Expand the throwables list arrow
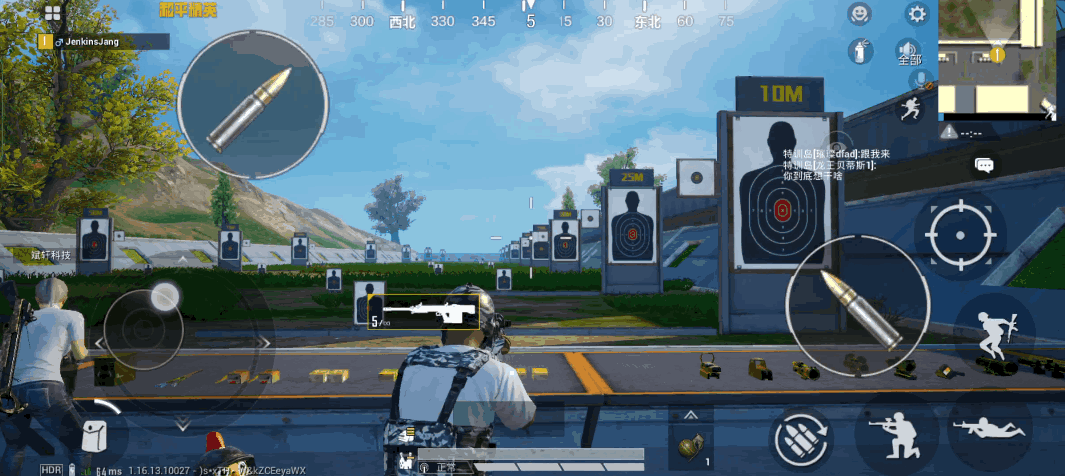Viewport: 1065px width, 476px height. click(x=691, y=415)
